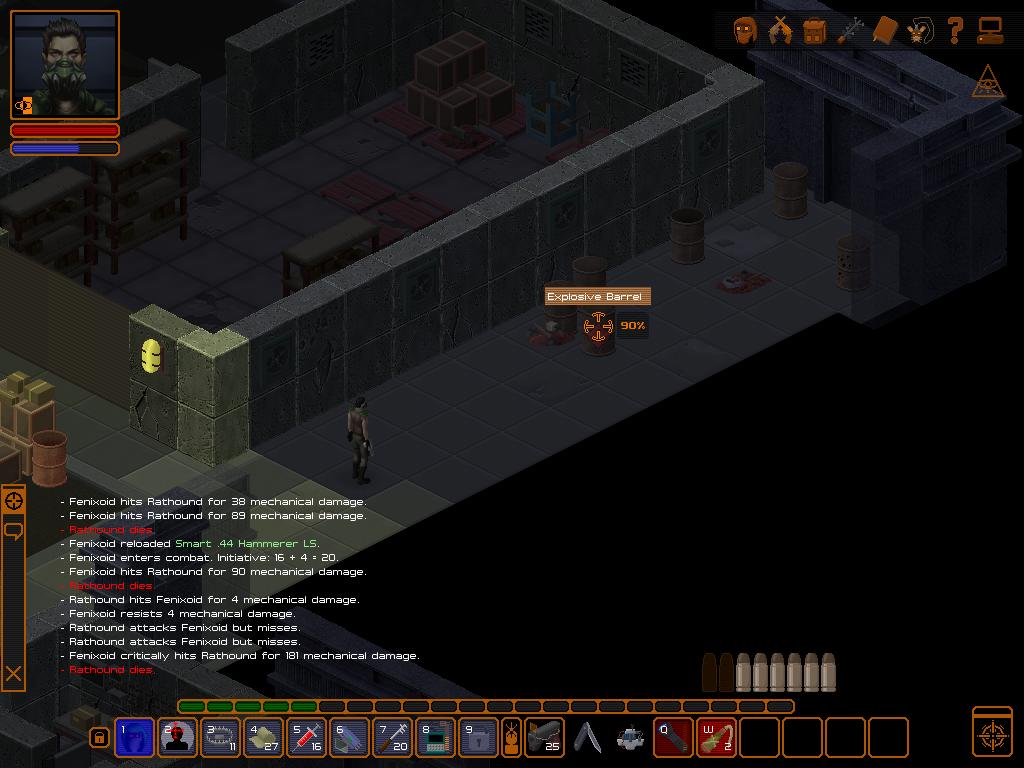1024x768 pixels.
Task: Click the pyramid eye icon
Action: tap(988, 84)
